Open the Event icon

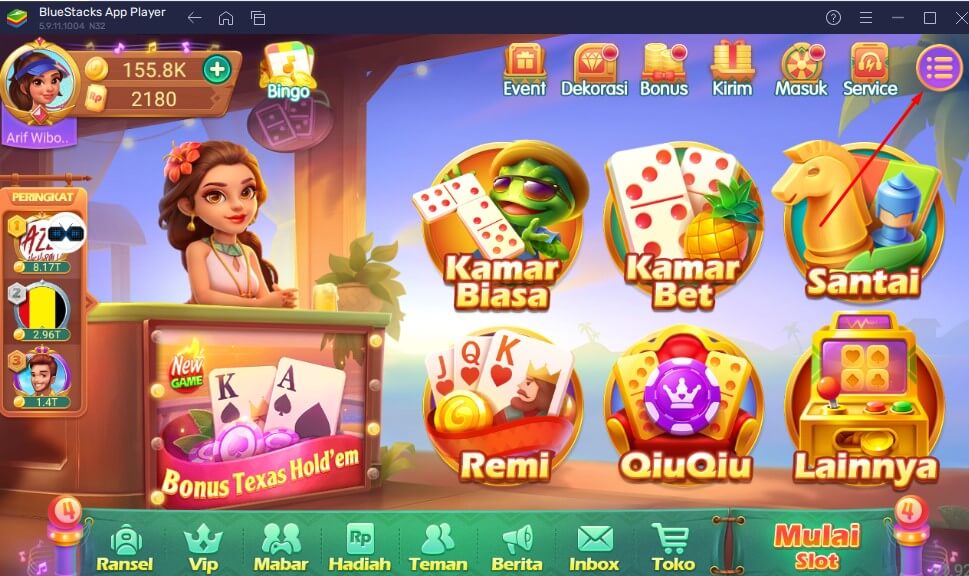pos(524,68)
